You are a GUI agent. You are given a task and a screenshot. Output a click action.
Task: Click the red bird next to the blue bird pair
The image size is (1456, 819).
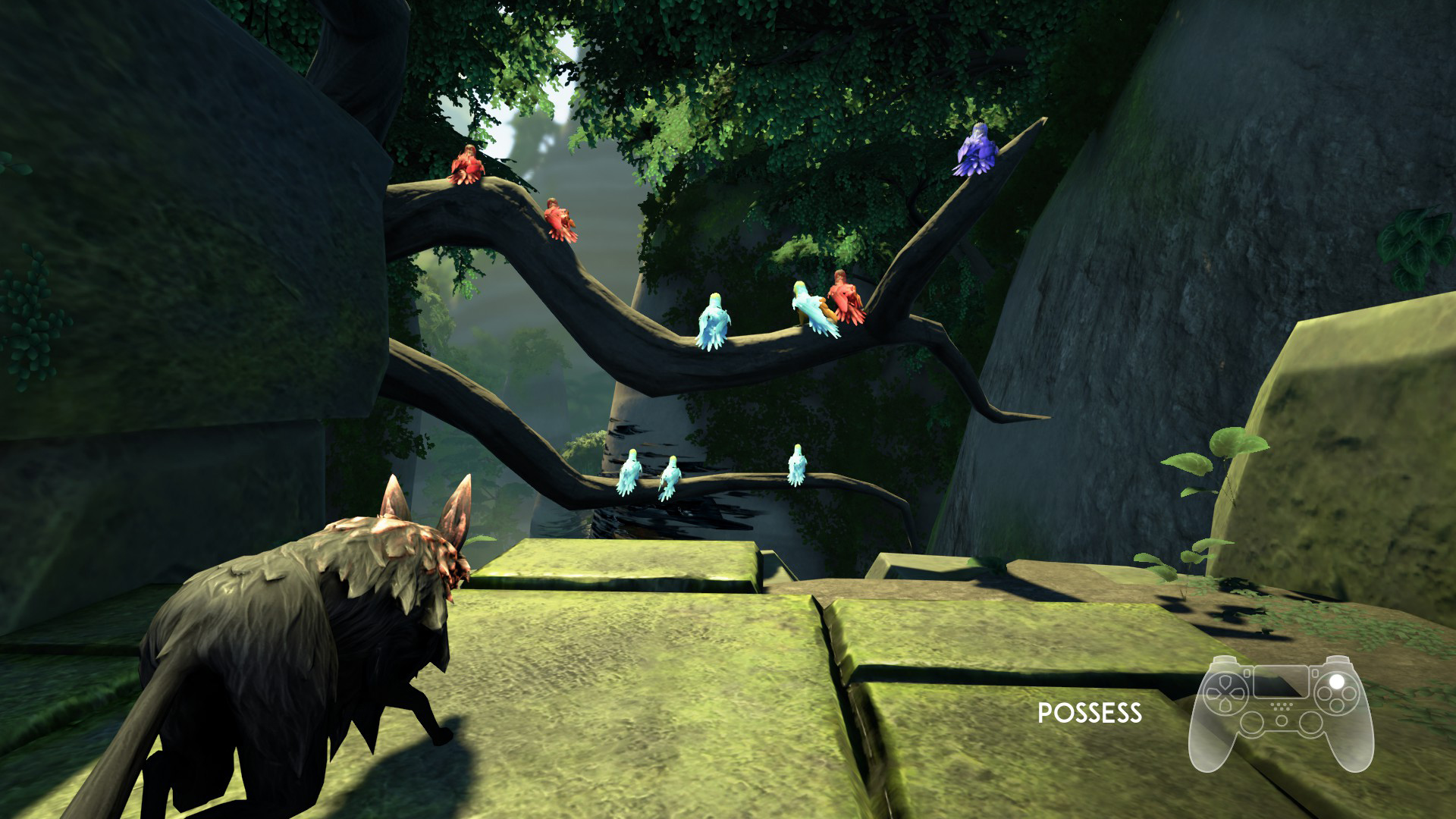845,295
